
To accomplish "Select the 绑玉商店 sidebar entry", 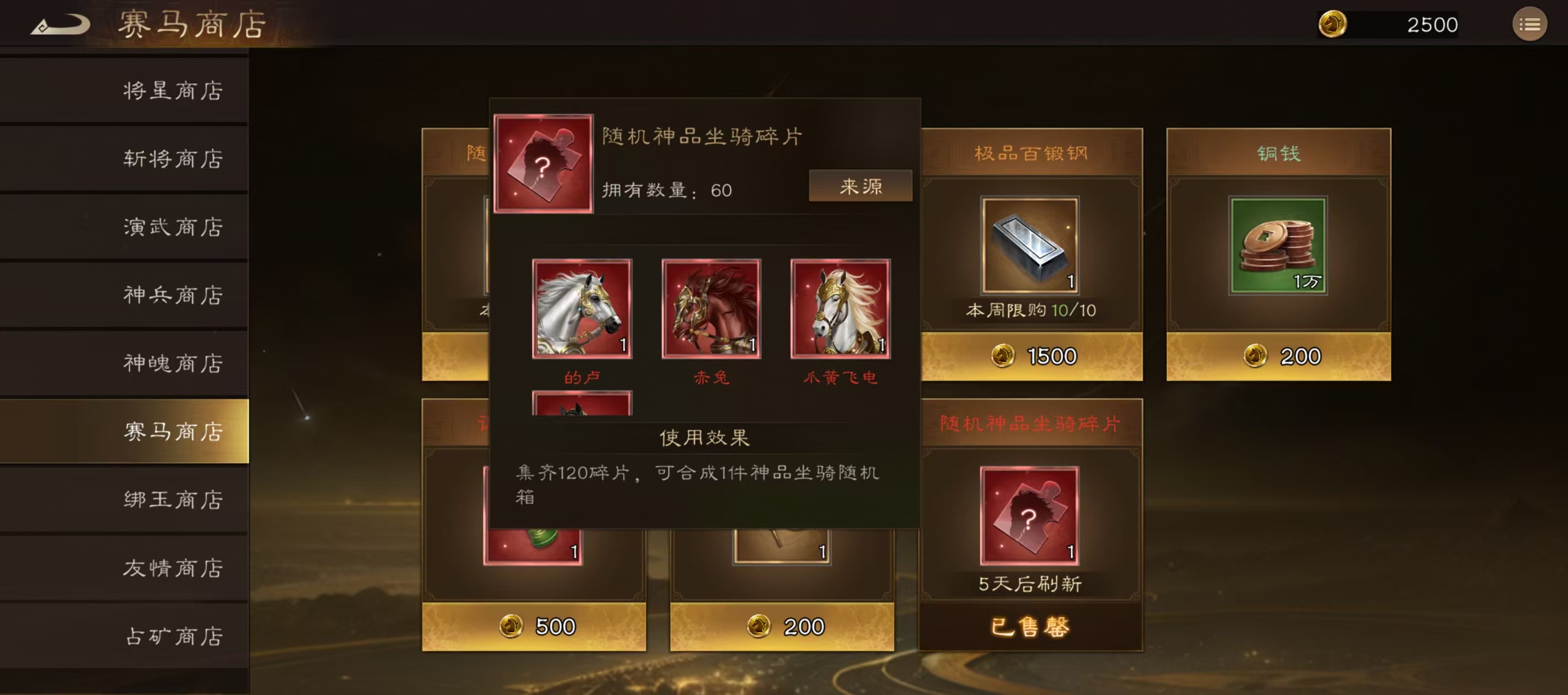I will pos(174,500).
